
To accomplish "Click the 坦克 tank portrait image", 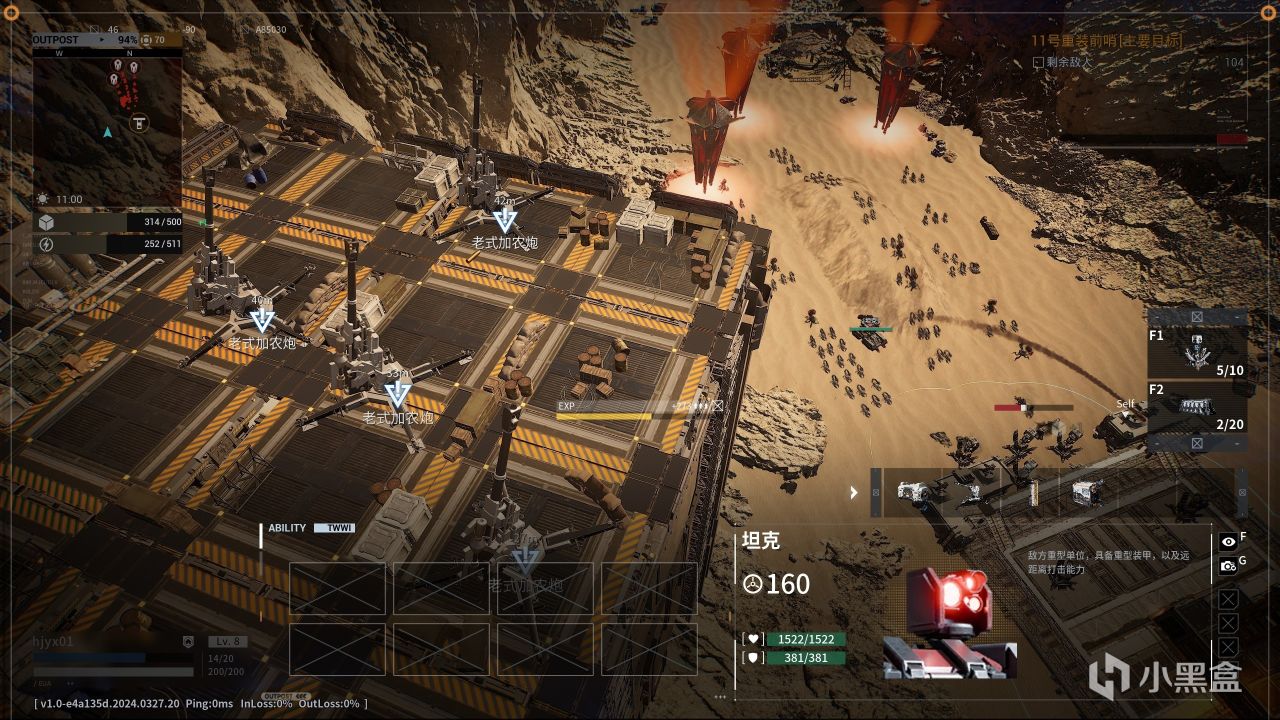I will point(948,622).
